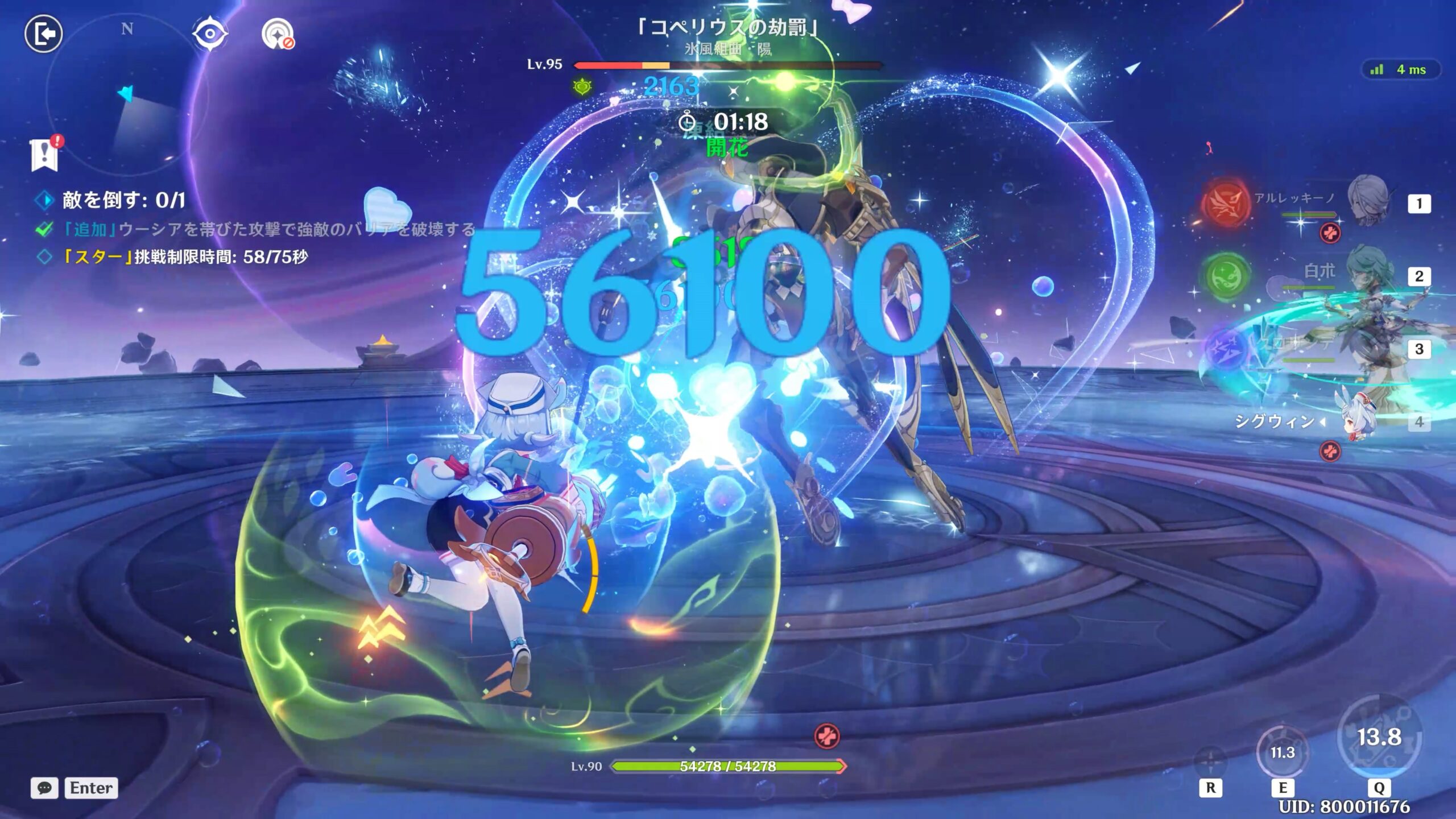1456x819 pixels.
Task: Toggle the eye-shaped elemental sight icon
Action: coord(210,34)
